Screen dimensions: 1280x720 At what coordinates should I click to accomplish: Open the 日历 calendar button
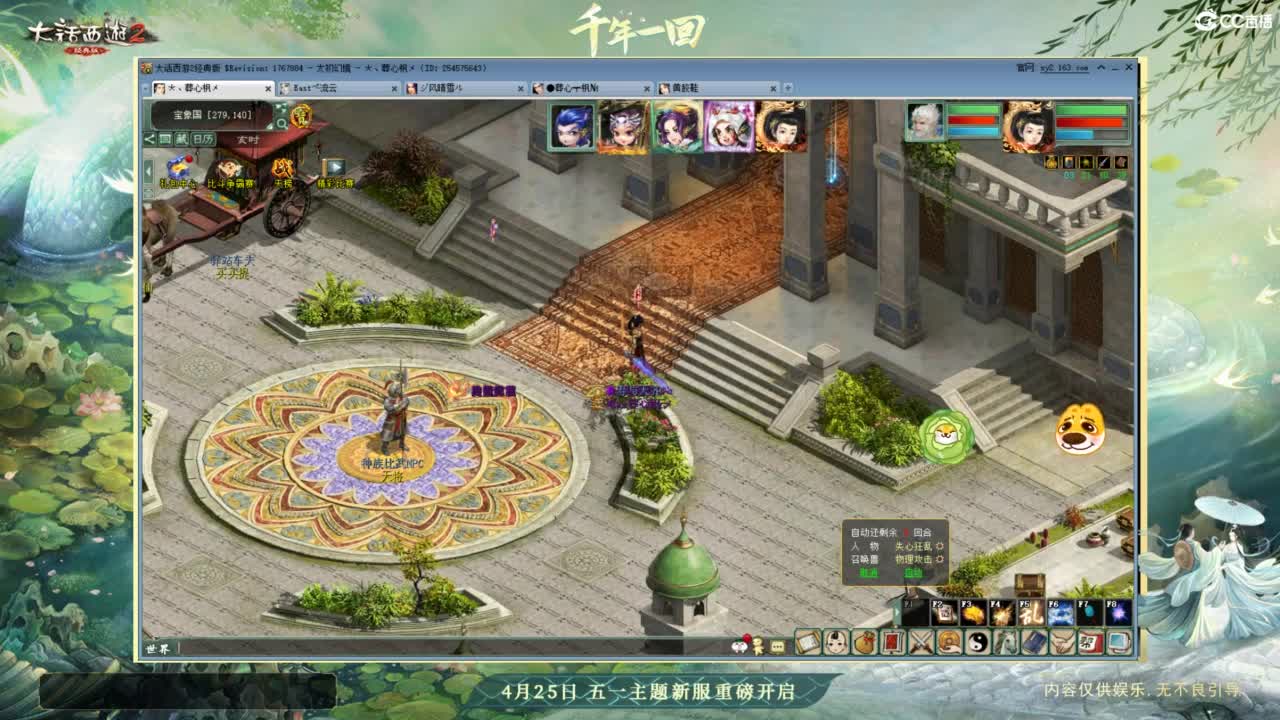click(204, 138)
